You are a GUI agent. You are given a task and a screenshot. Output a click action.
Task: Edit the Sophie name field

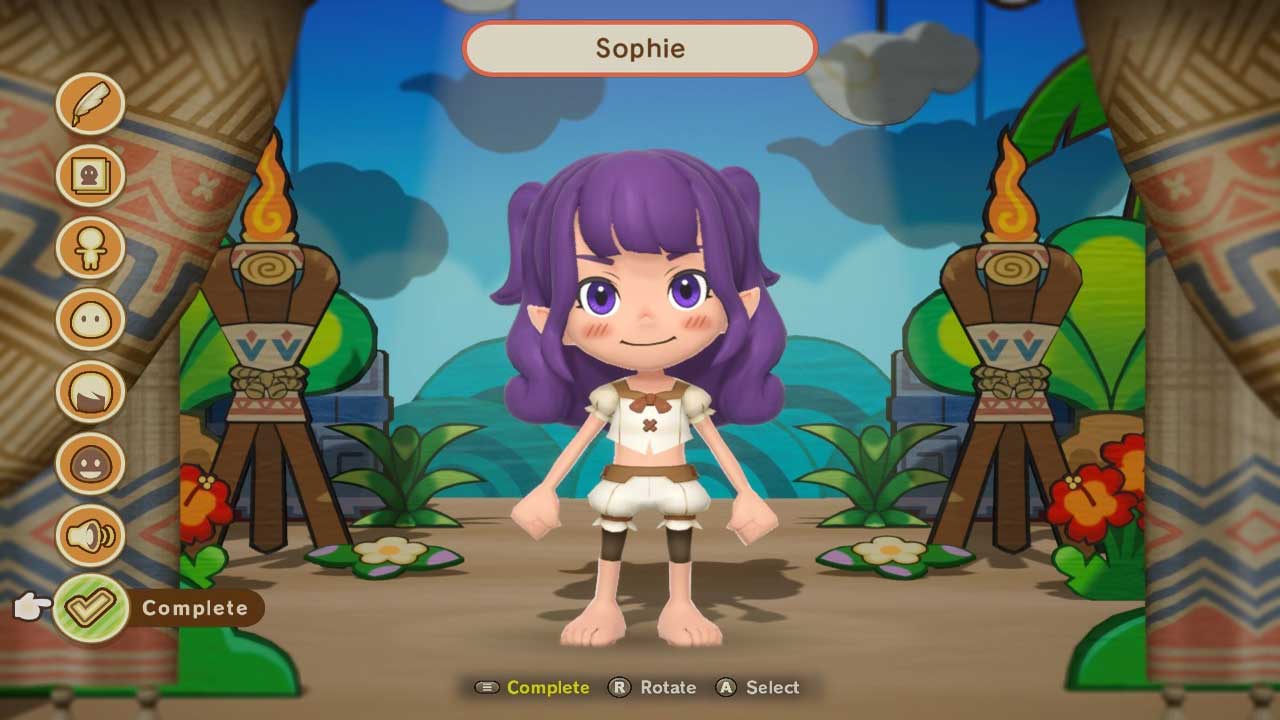(640, 48)
